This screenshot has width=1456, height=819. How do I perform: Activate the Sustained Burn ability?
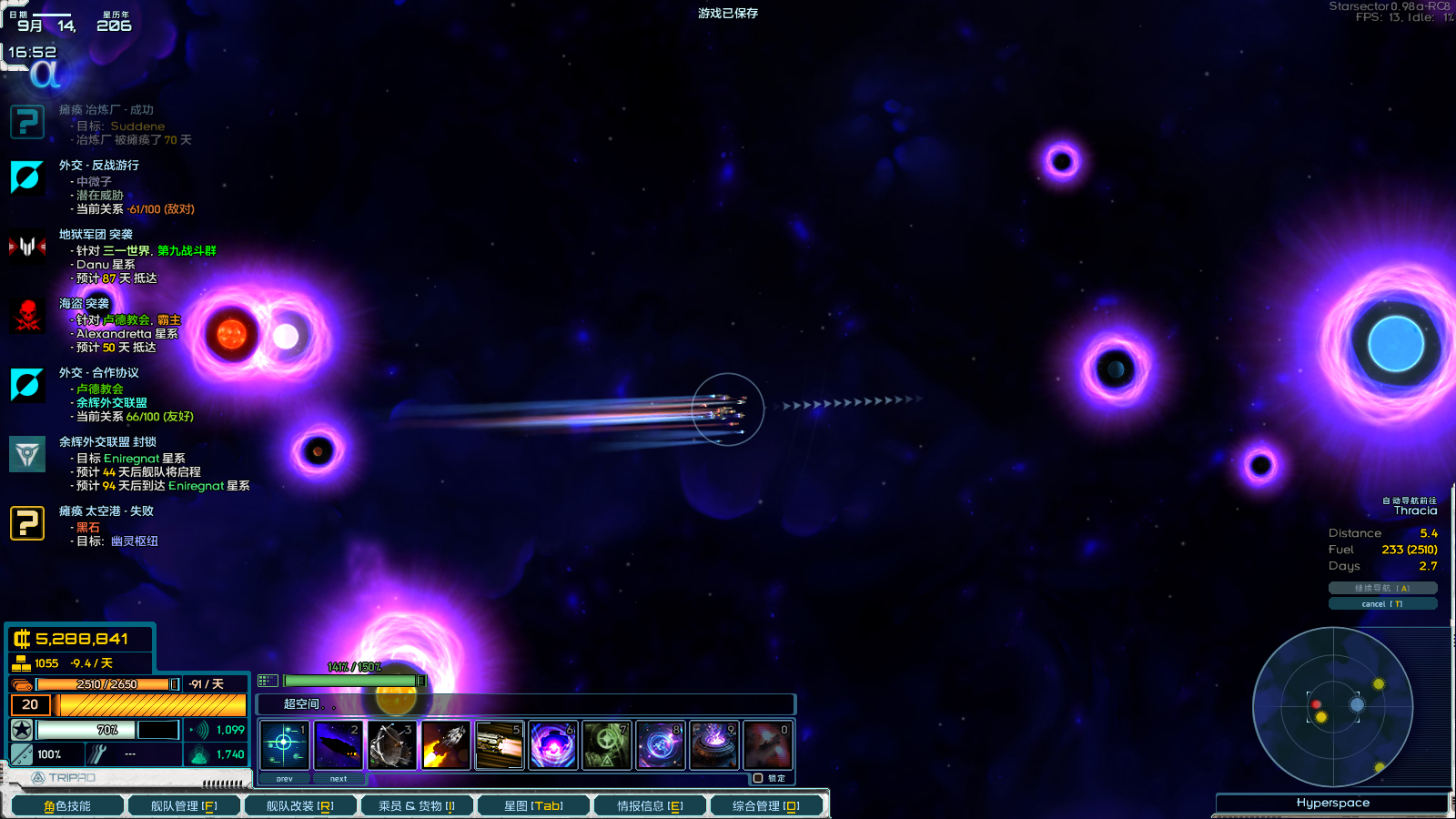coord(500,743)
